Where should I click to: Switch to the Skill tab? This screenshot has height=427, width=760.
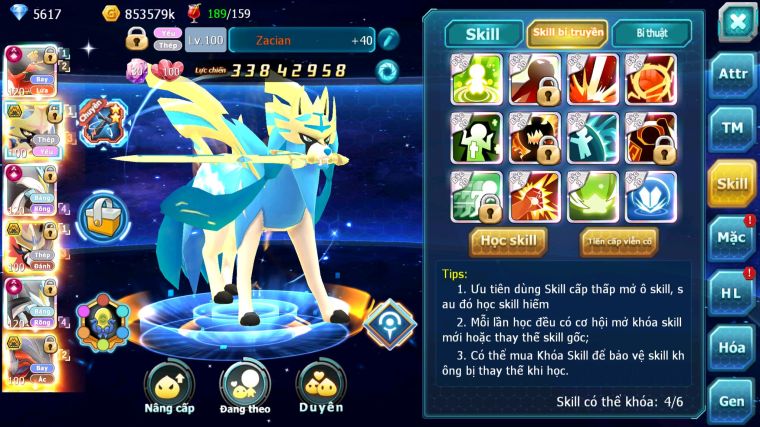point(483,34)
